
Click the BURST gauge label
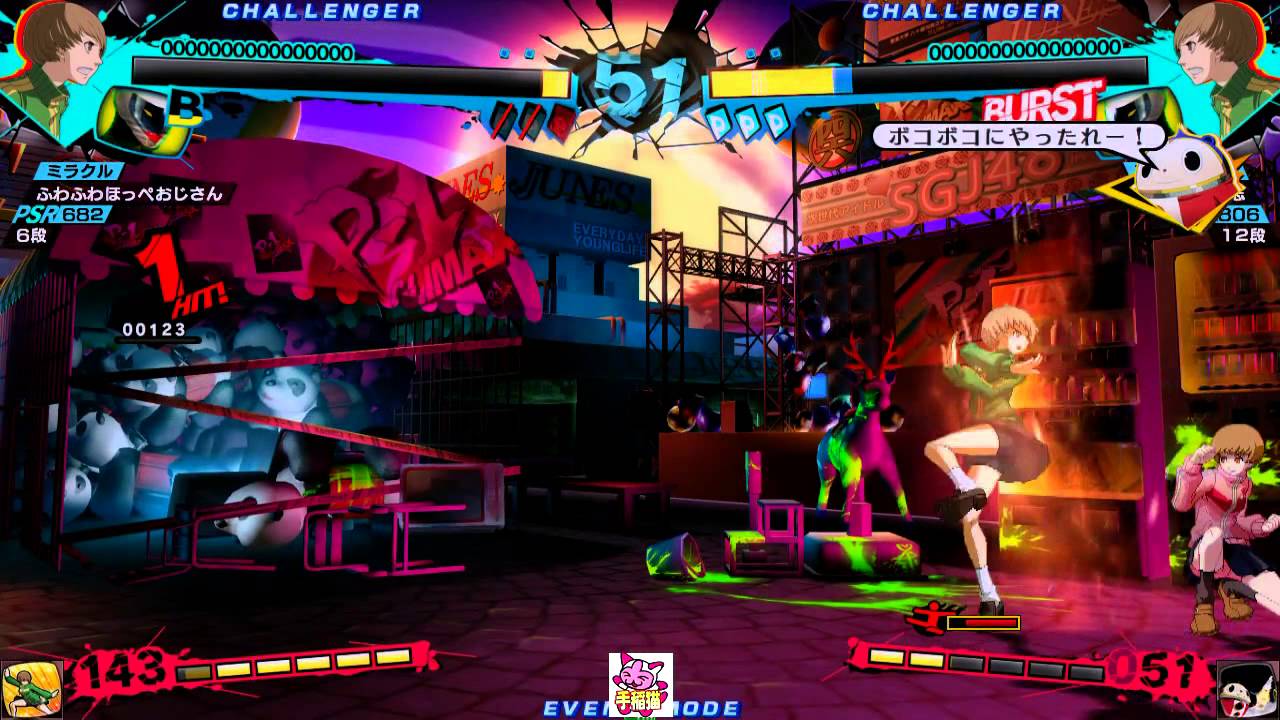point(1042,104)
